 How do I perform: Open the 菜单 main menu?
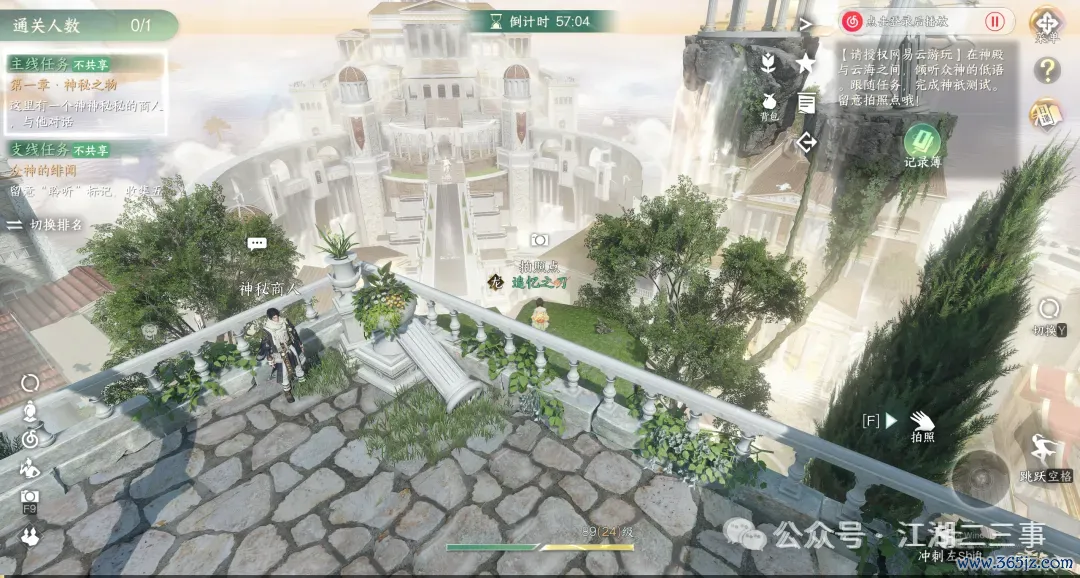point(1046,22)
